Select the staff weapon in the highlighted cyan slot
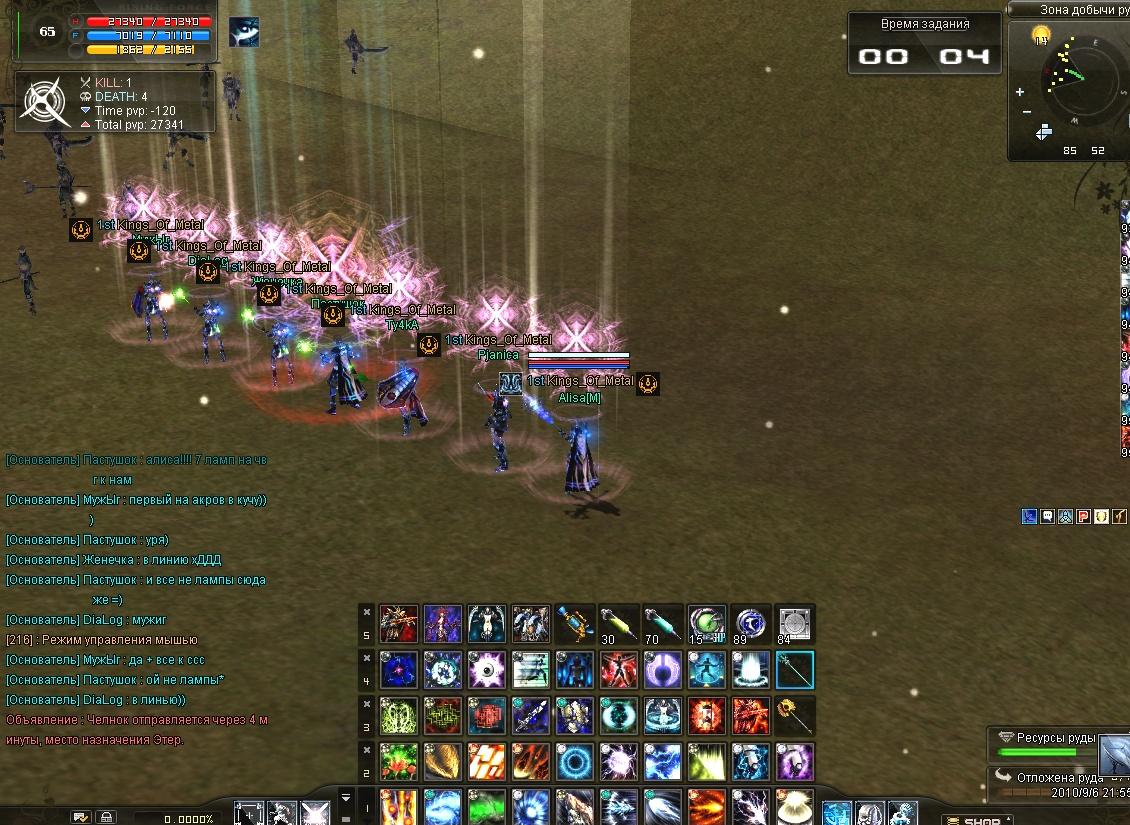This screenshot has height=825, width=1130. (795, 670)
